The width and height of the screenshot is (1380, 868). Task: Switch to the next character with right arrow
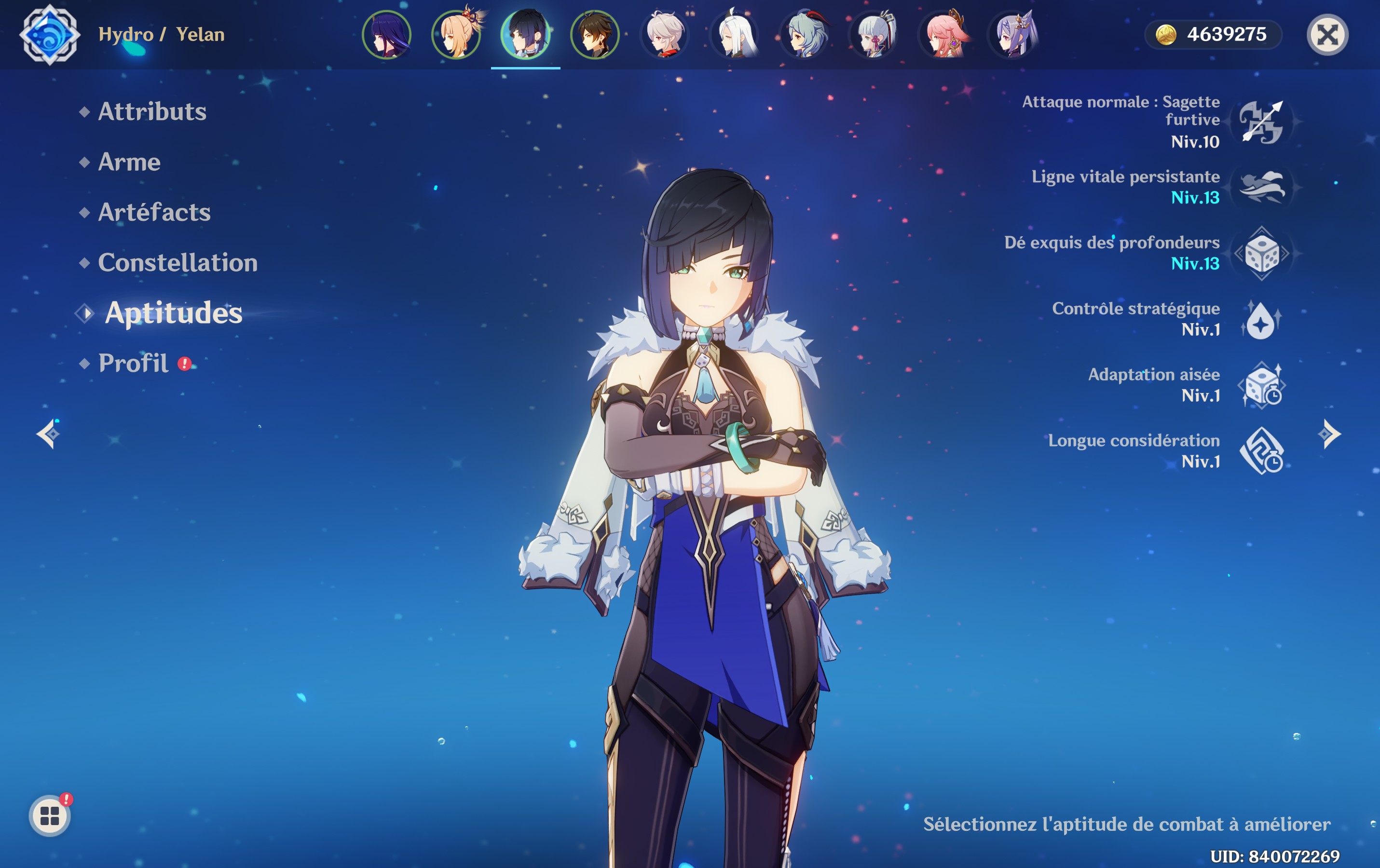coord(1329,434)
